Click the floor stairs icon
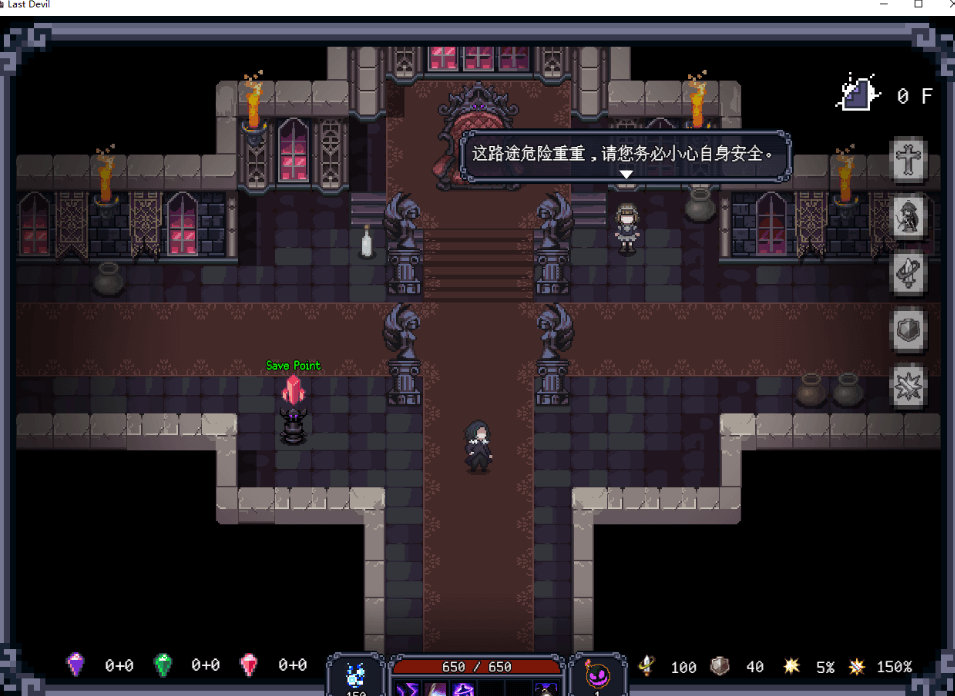Viewport: 955px width, 696px height. [x=857, y=94]
